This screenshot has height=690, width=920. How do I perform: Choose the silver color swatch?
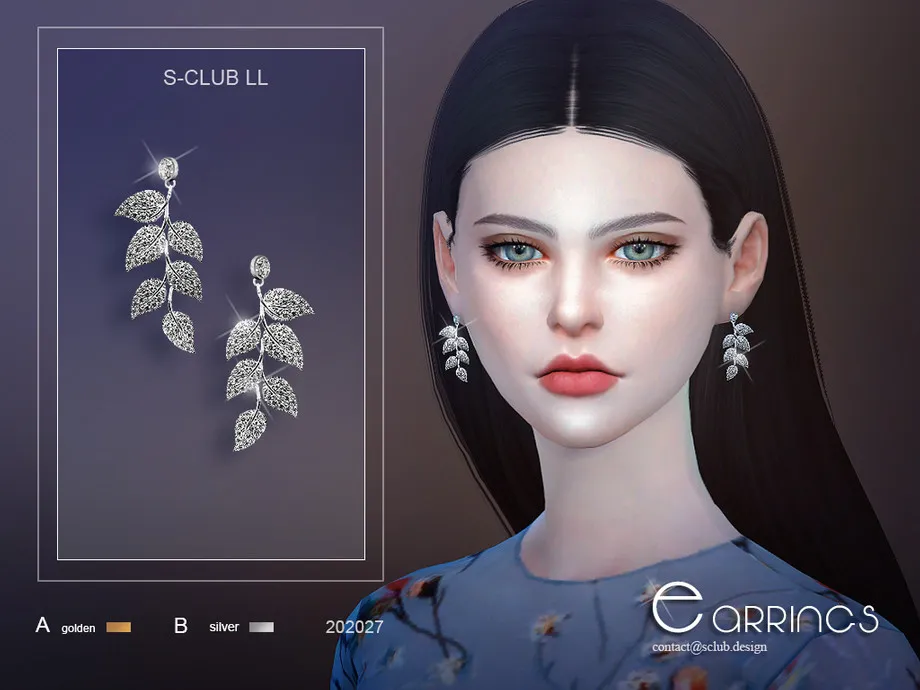click(x=260, y=627)
